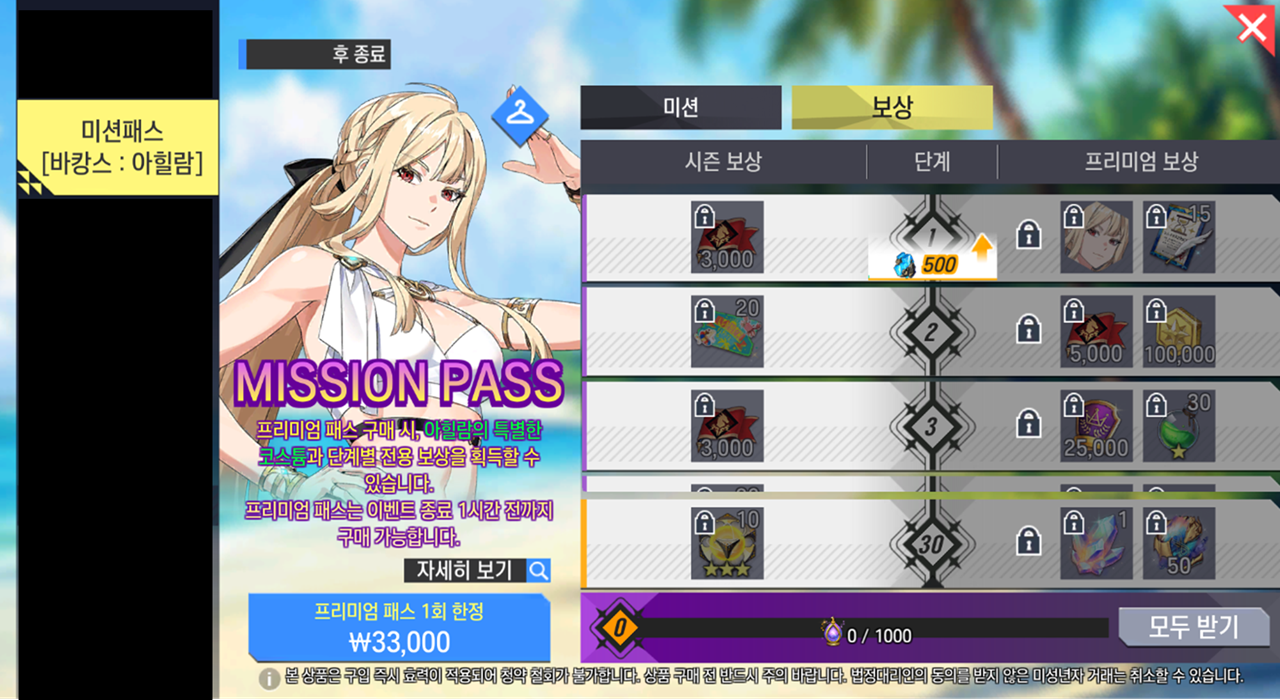Buy the premium pass for ₩33,000

399,627
